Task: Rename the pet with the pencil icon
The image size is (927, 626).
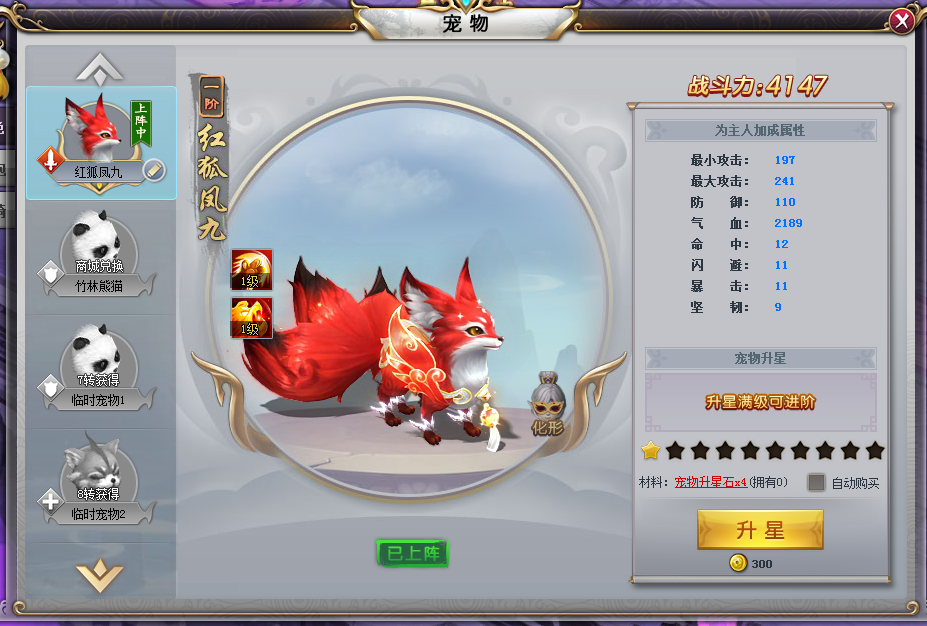Action: [154, 169]
